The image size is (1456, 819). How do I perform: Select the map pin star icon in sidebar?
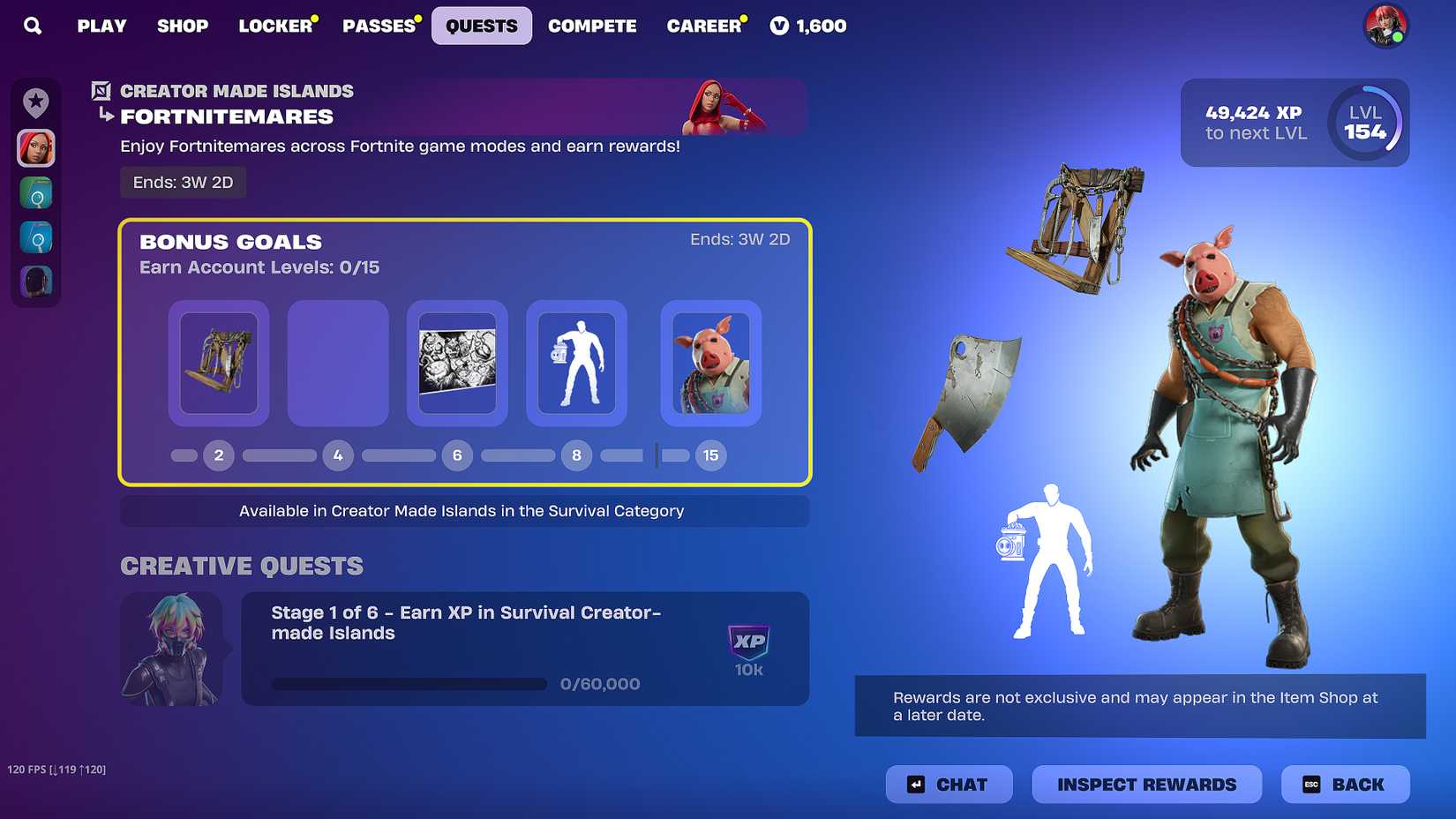coord(34,103)
